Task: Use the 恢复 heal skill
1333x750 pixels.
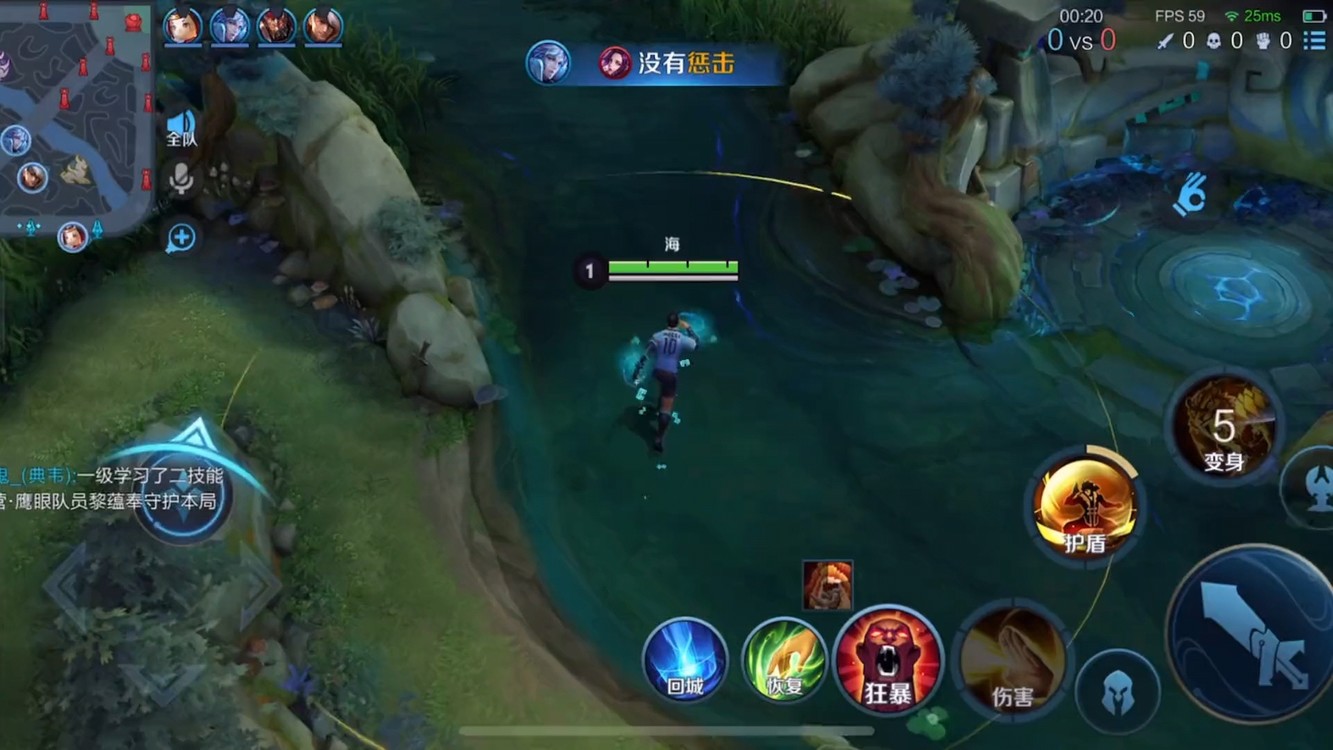Action: pyautogui.click(x=785, y=659)
